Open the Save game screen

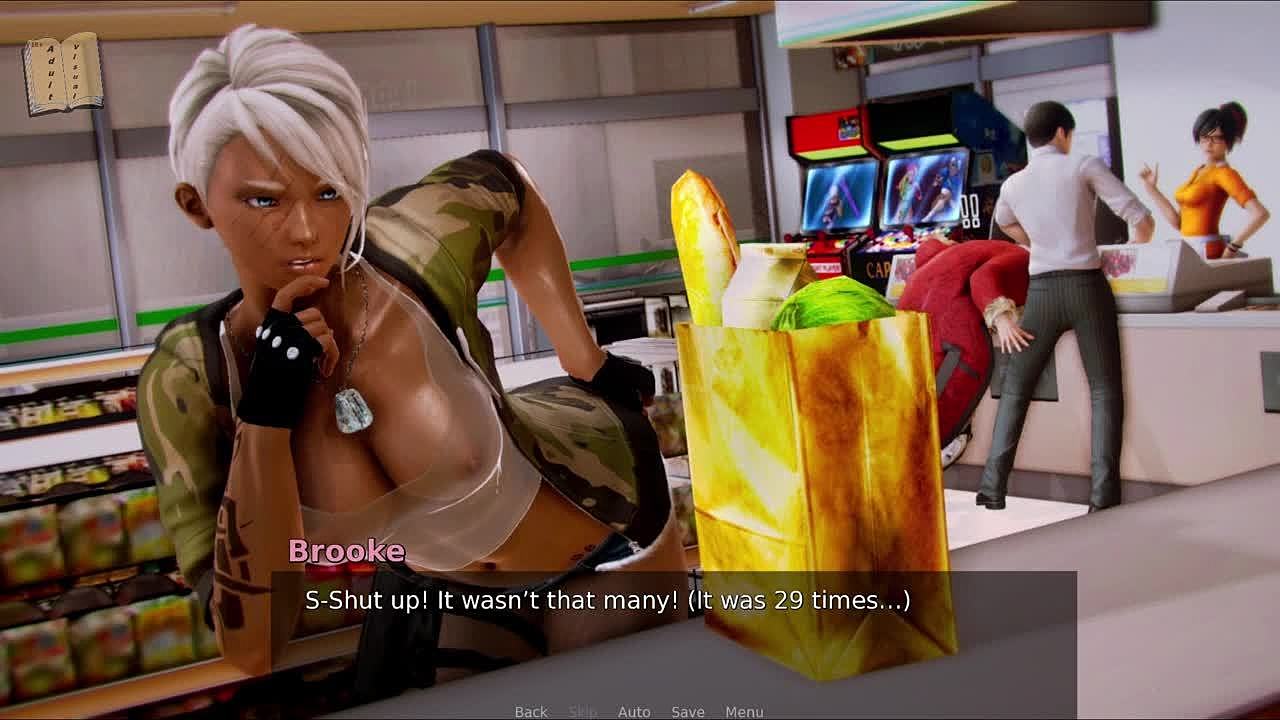click(688, 712)
